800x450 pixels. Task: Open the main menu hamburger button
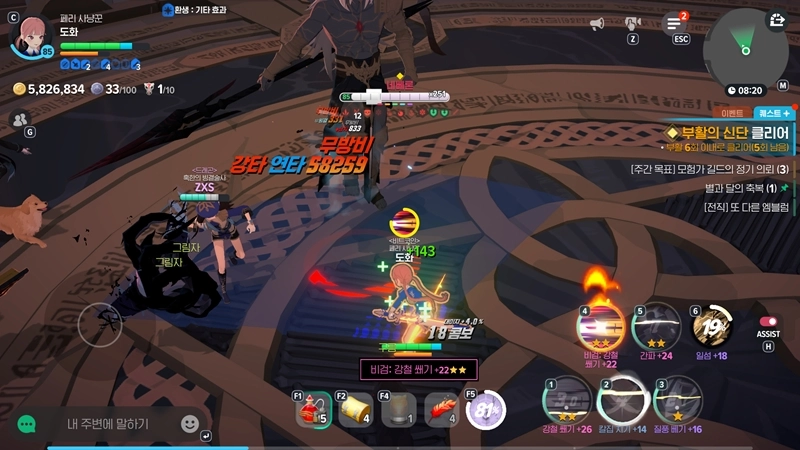pyautogui.click(x=677, y=23)
